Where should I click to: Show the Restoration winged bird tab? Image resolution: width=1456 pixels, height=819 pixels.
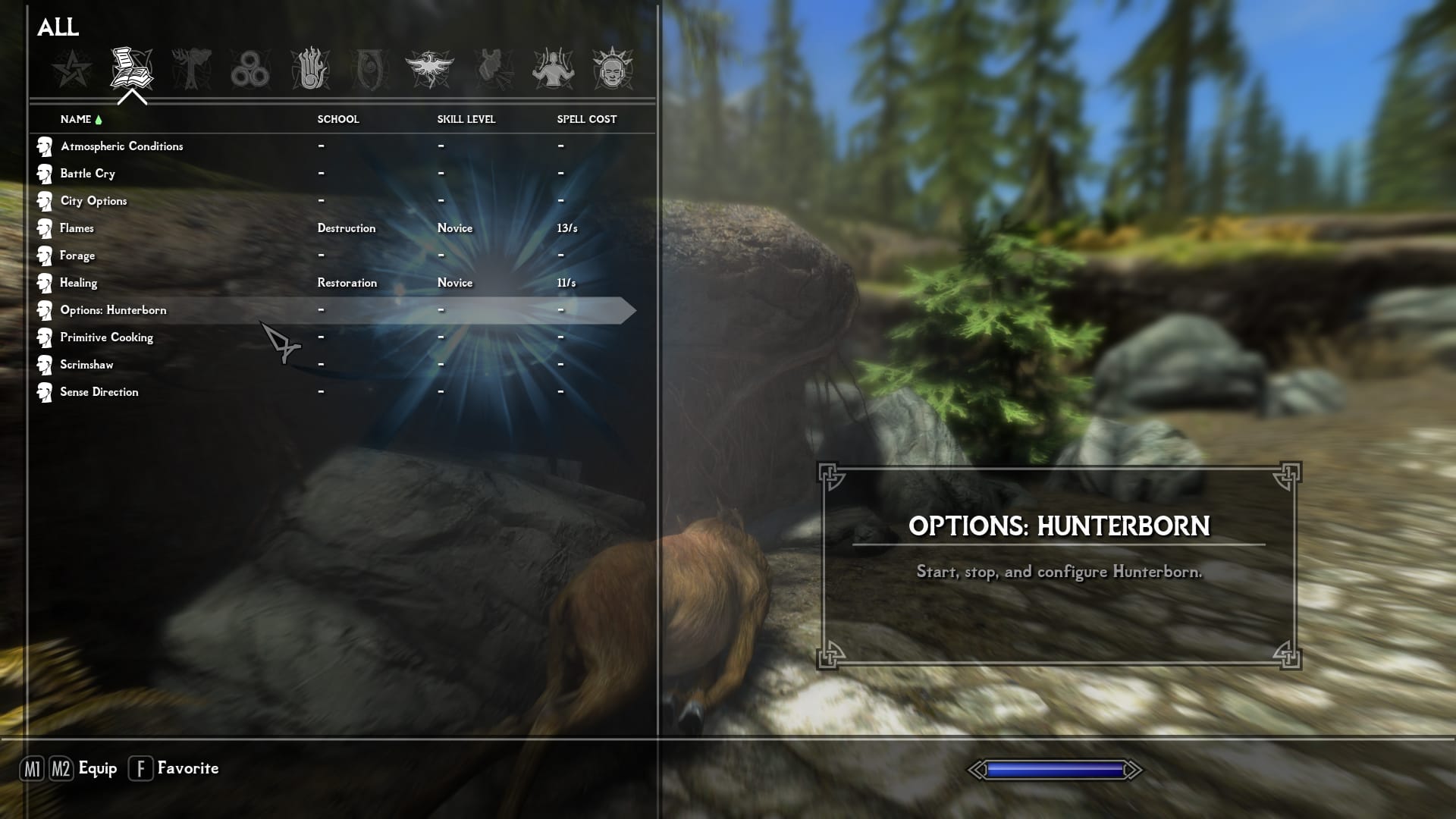pyautogui.click(x=429, y=69)
